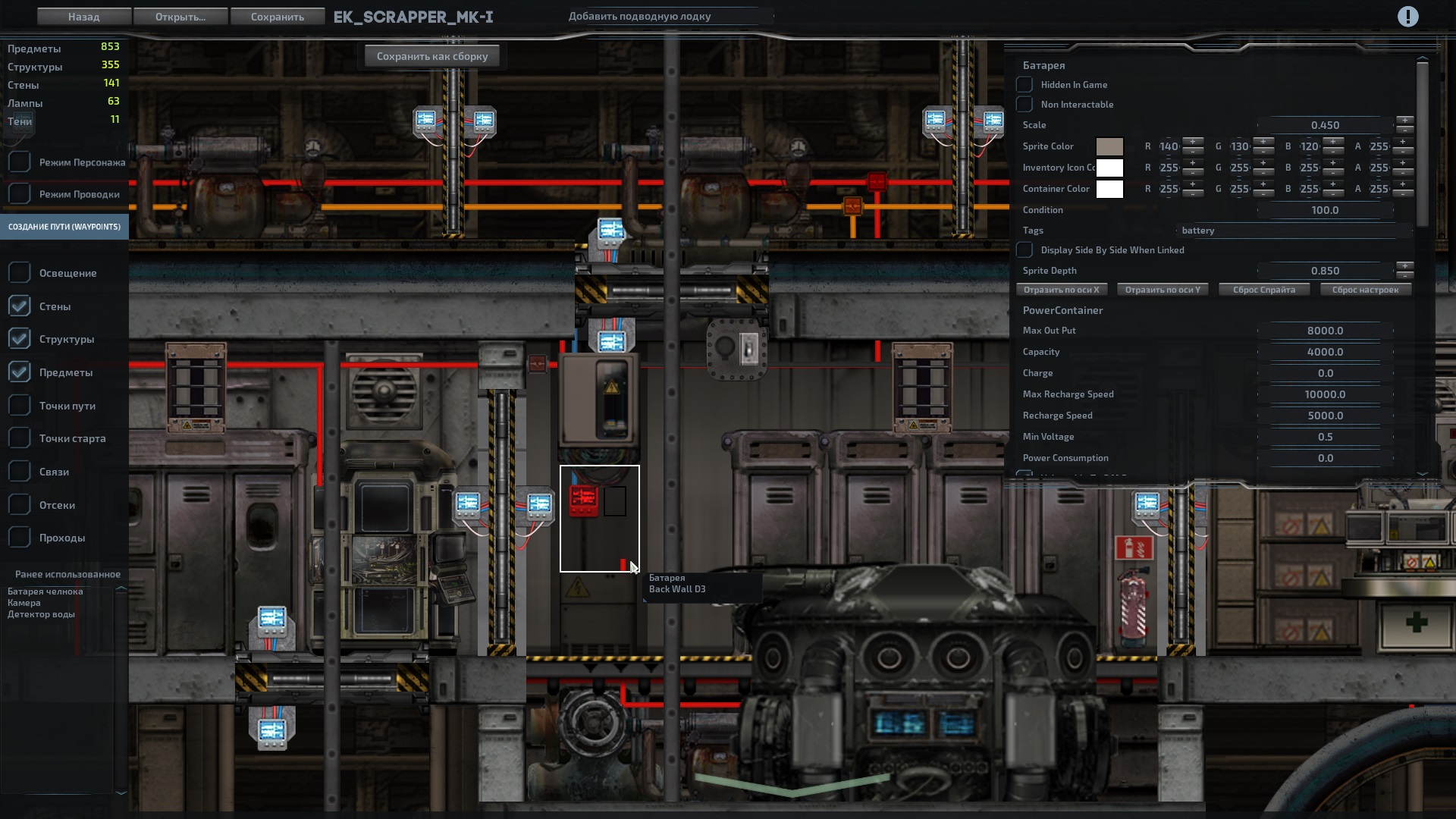Toggle the Режим Проводки mode
Screen dimensions: 1456x819
[19, 193]
